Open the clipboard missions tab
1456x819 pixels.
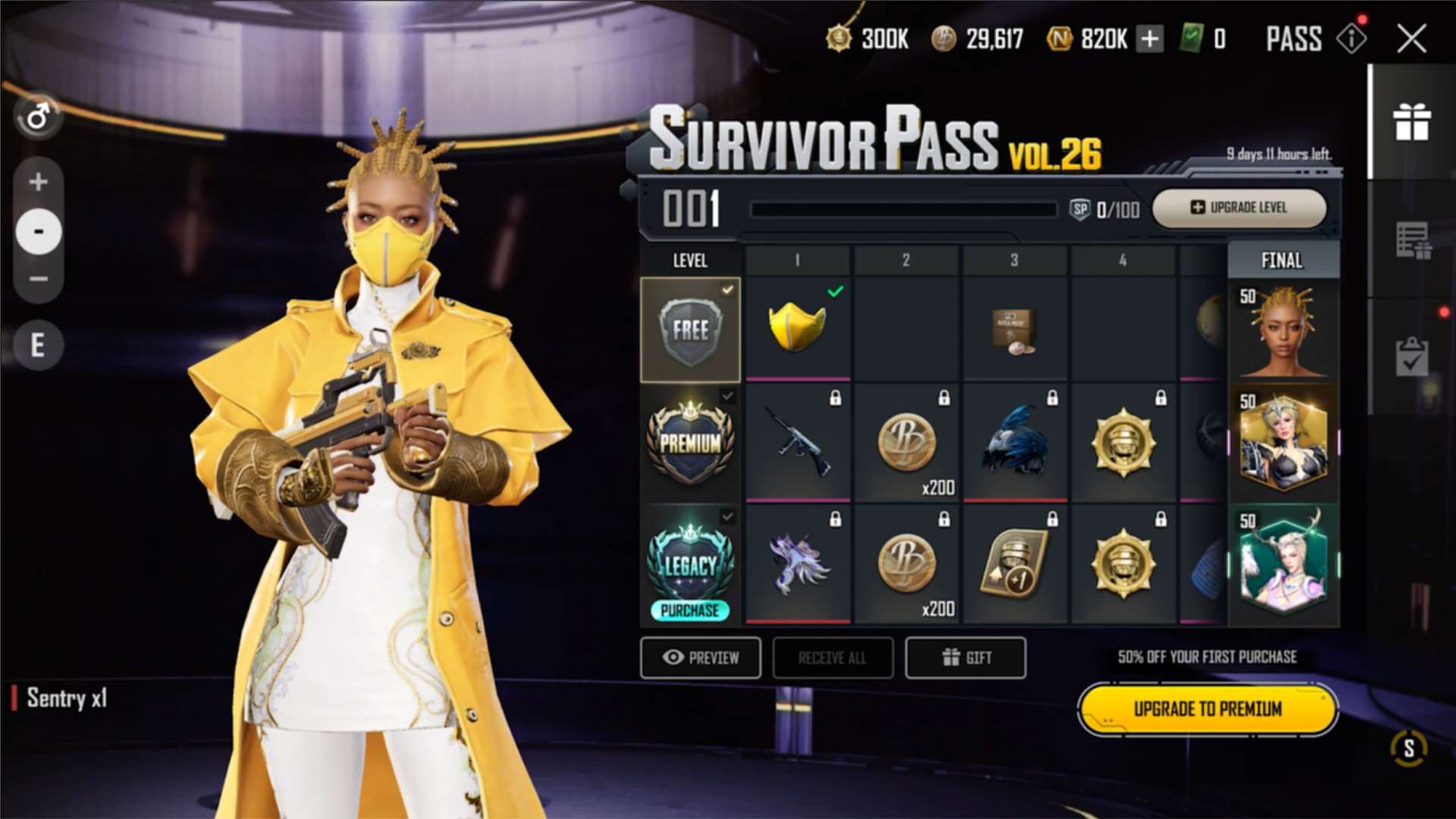[1412, 355]
